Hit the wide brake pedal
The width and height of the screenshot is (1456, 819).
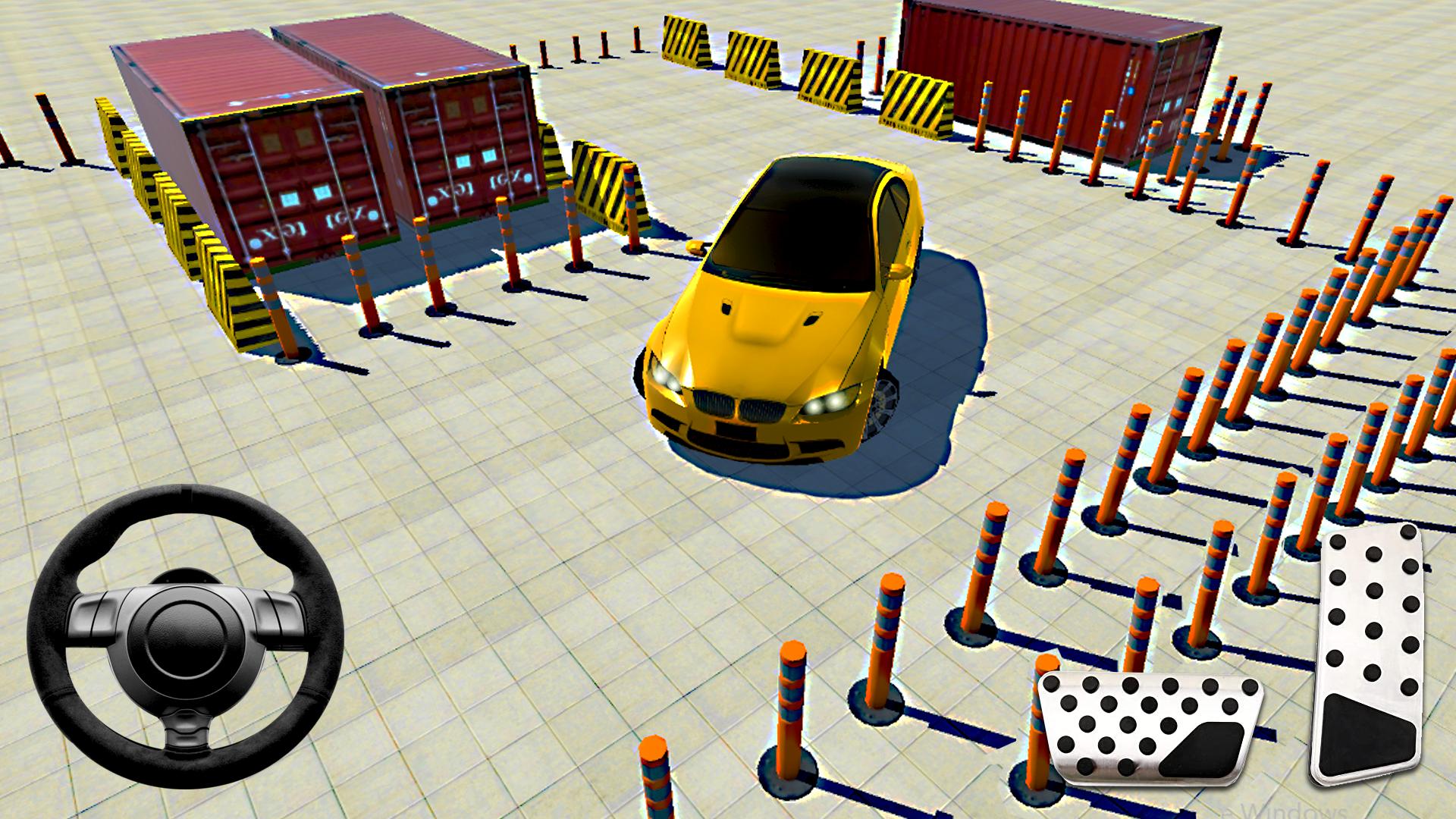pos(1150,727)
